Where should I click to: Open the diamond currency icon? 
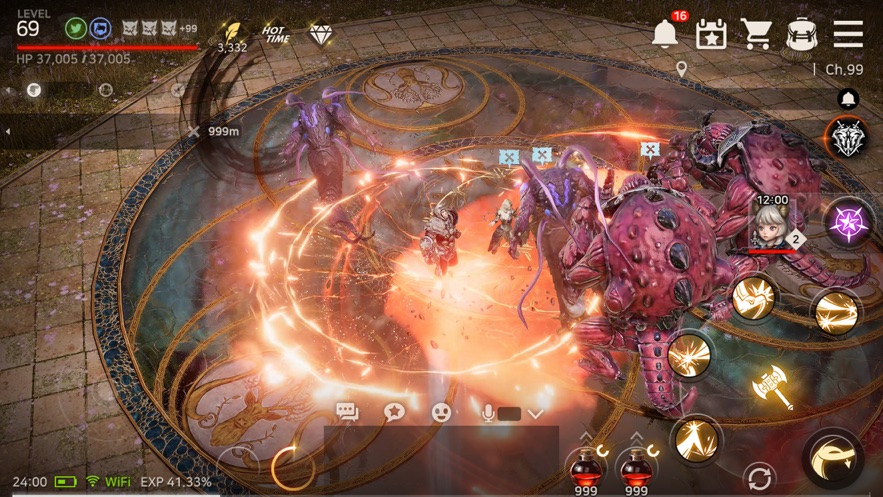pyautogui.click(x=320, y=35)
